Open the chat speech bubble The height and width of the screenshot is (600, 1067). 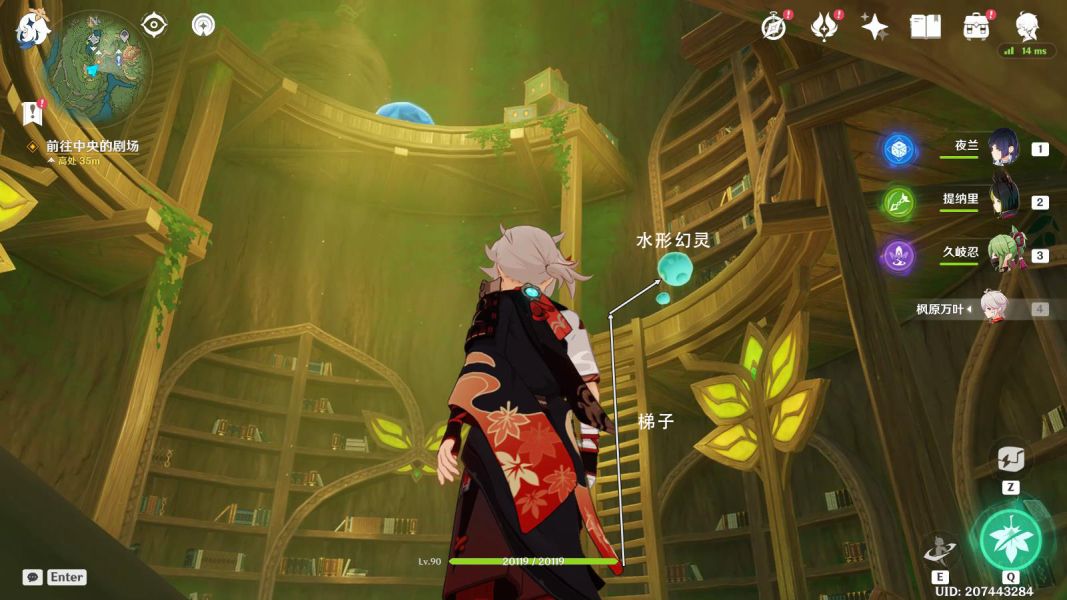point(33,577)
